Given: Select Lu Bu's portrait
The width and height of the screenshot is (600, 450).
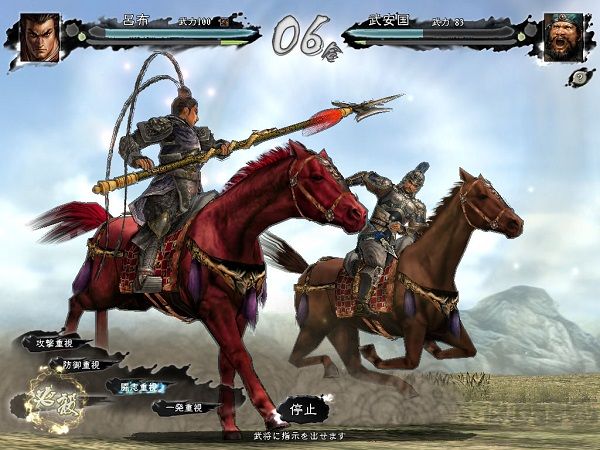Looking at the screenshot, I should click(x=39, y=36).
